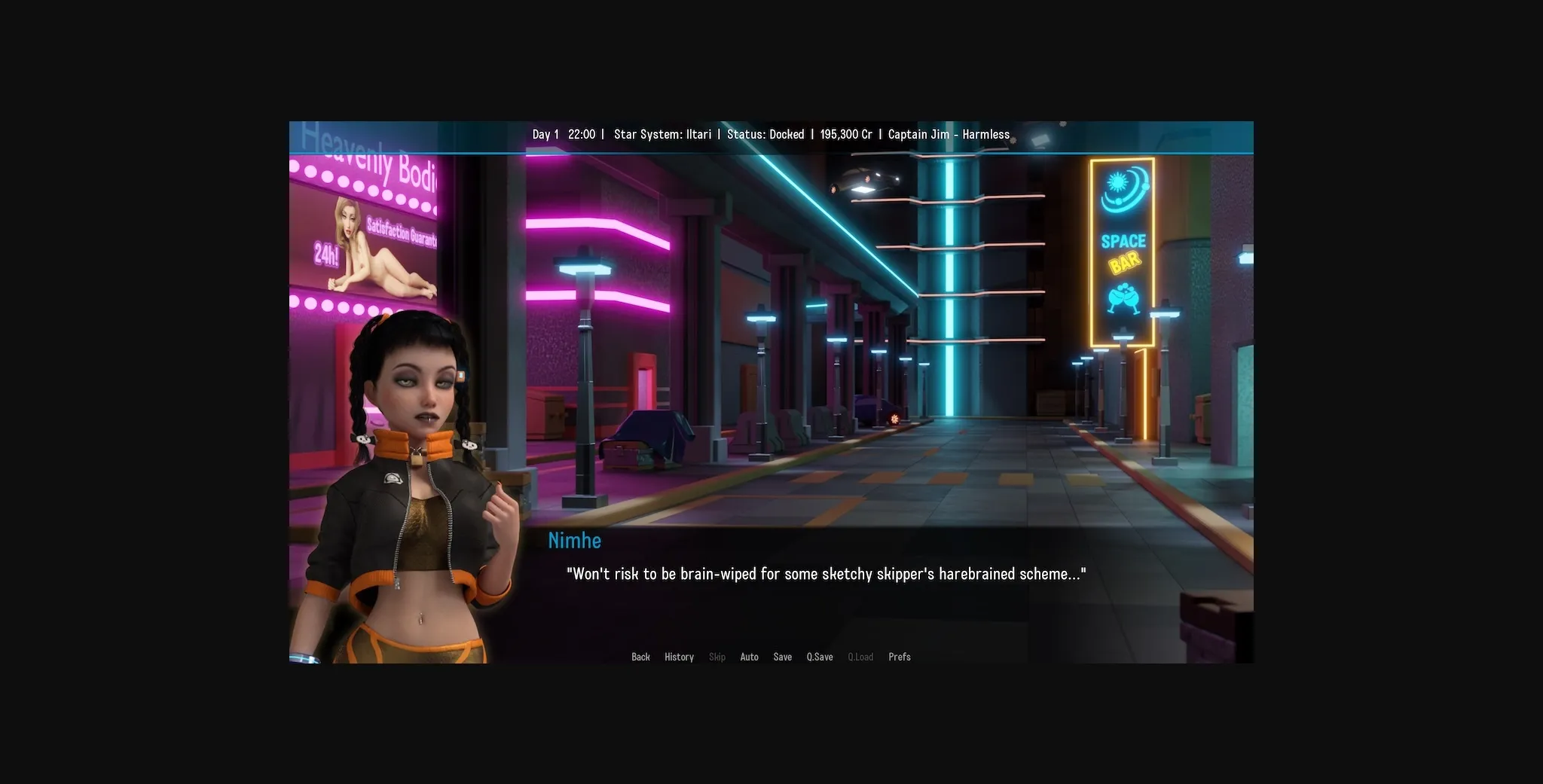1543x784 pixels.
Task: Select Back to rewind dialogue
Action: (x=640, y=657)
